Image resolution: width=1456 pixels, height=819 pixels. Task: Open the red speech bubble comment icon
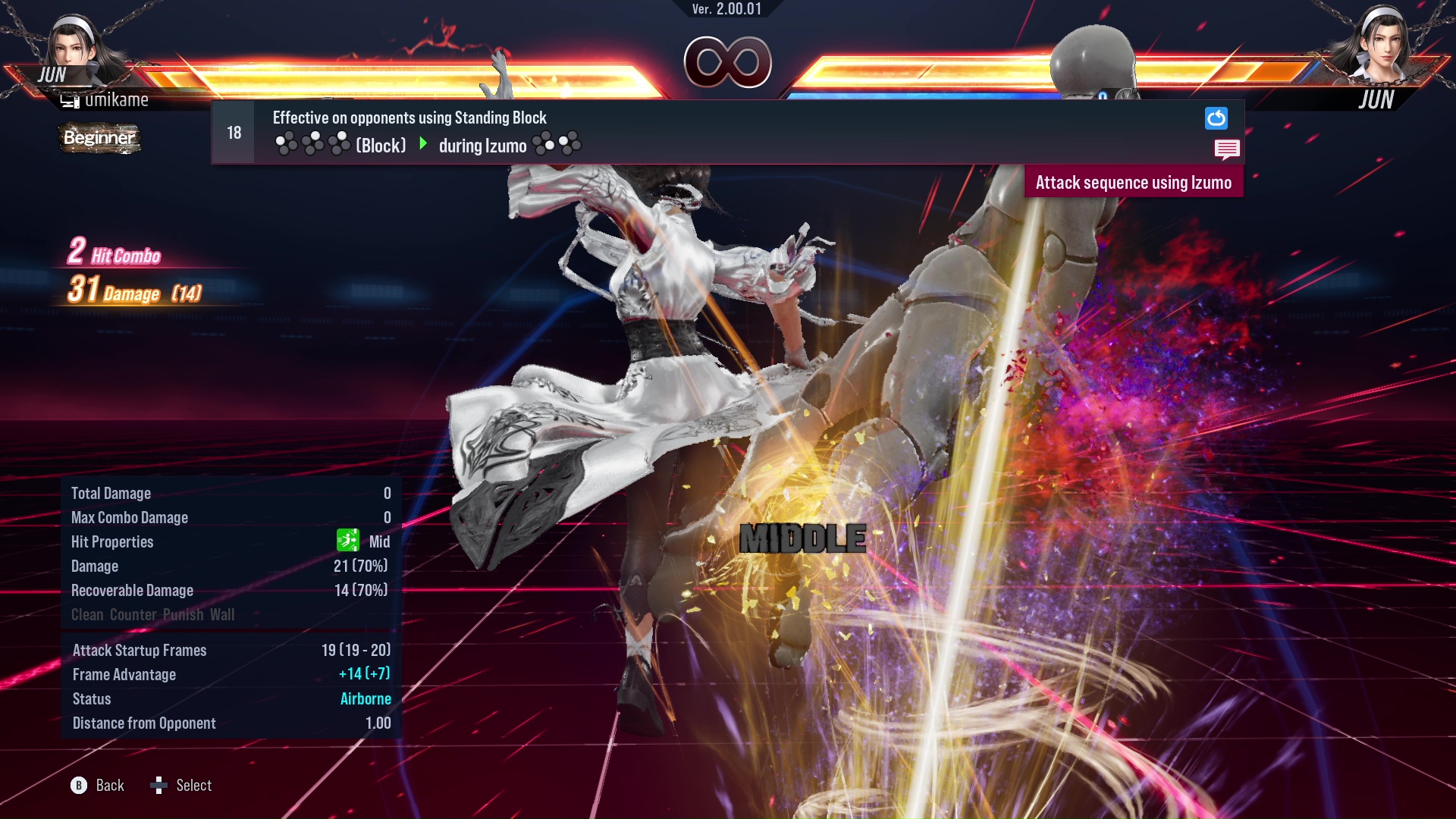[x=1226, y=149]
